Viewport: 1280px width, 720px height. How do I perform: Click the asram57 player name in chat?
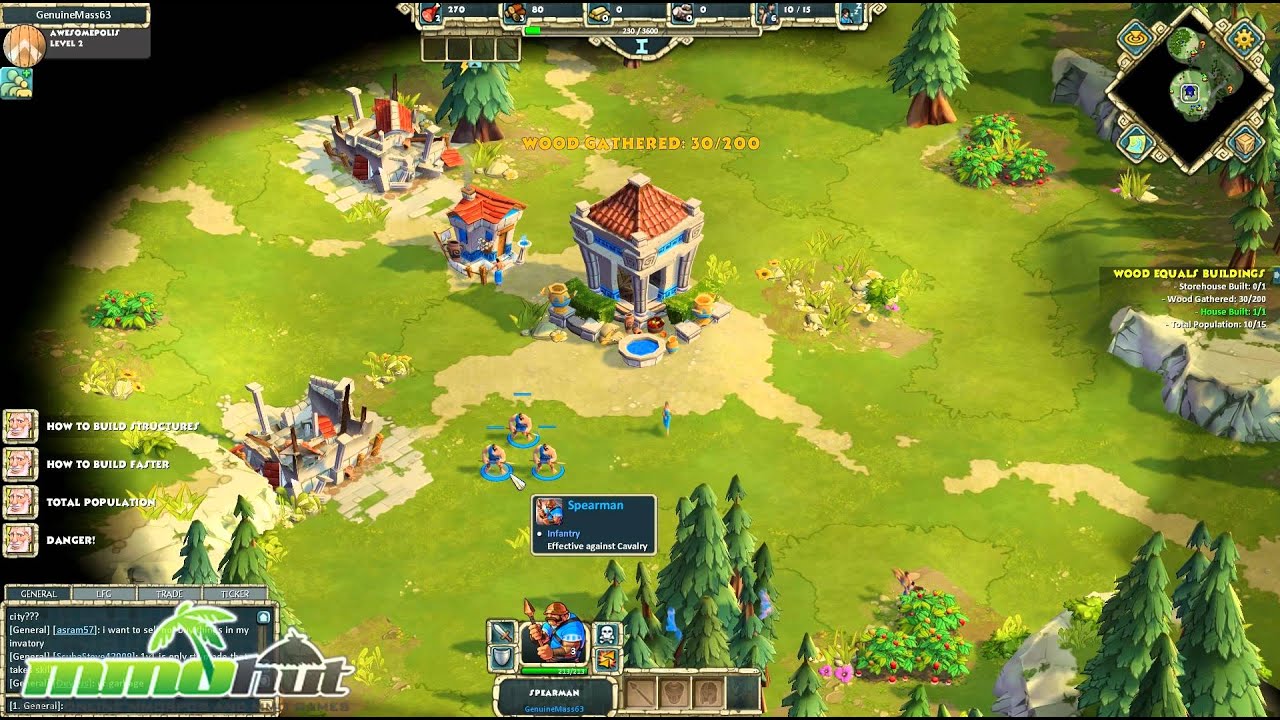coord(75,631)
